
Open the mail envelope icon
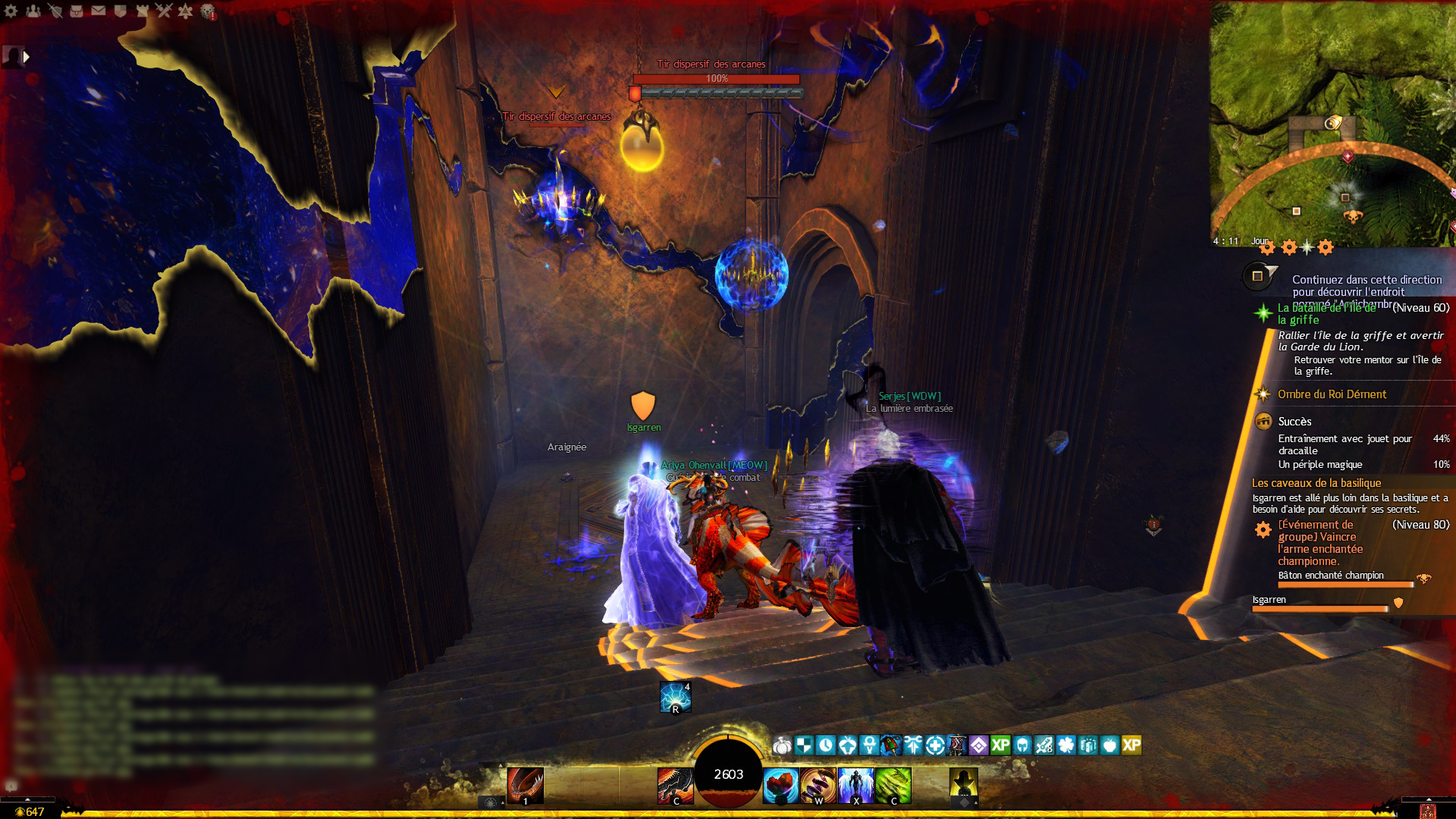click(x=99, y=11)
